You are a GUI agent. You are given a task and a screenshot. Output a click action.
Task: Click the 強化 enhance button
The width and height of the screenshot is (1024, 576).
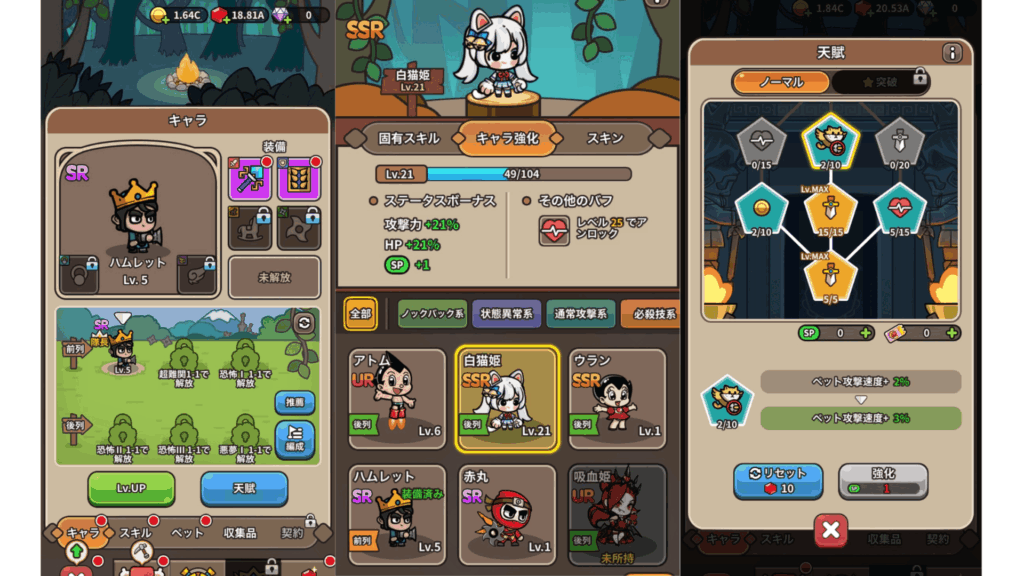883,480
